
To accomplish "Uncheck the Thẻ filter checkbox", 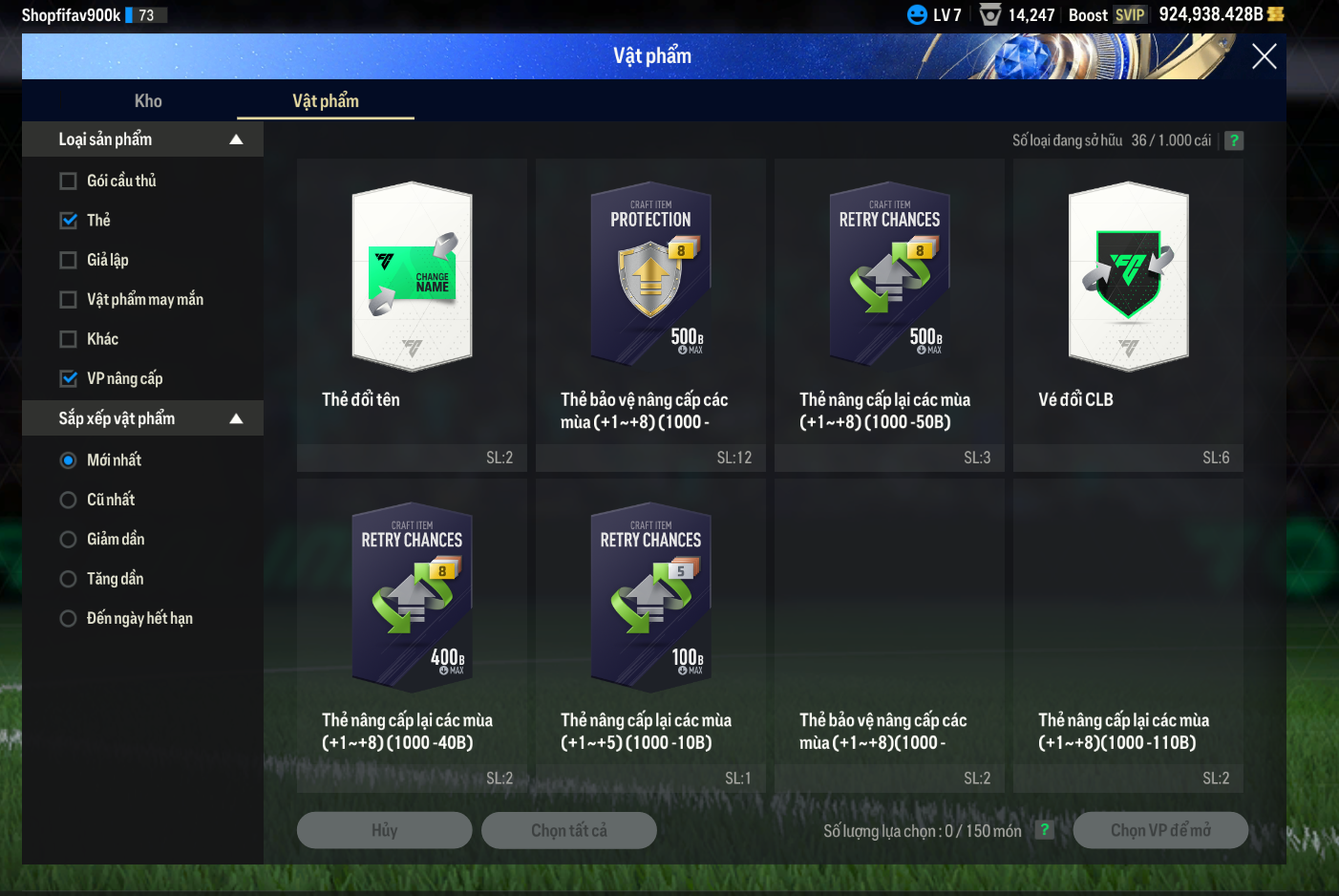I will pyautogui.click(x=69, y=221).
